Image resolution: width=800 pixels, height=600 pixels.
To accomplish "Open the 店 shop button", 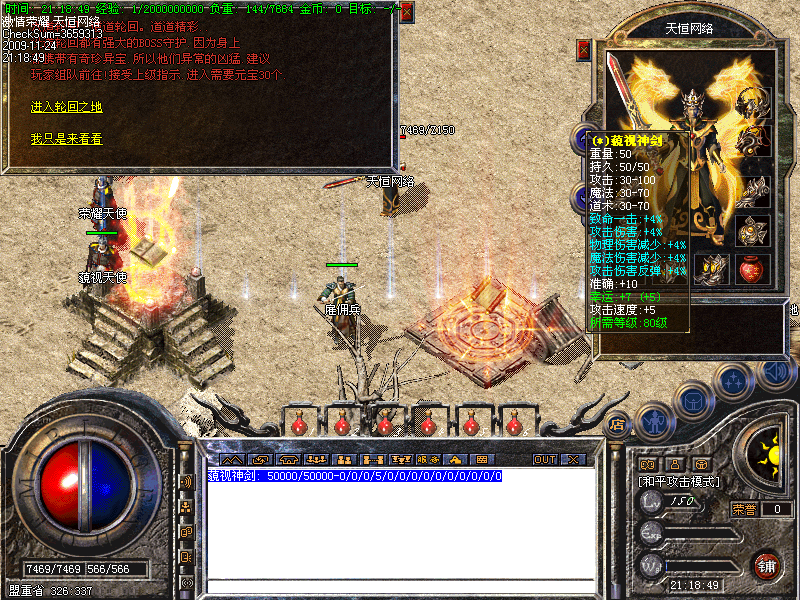I will [616, 423].
